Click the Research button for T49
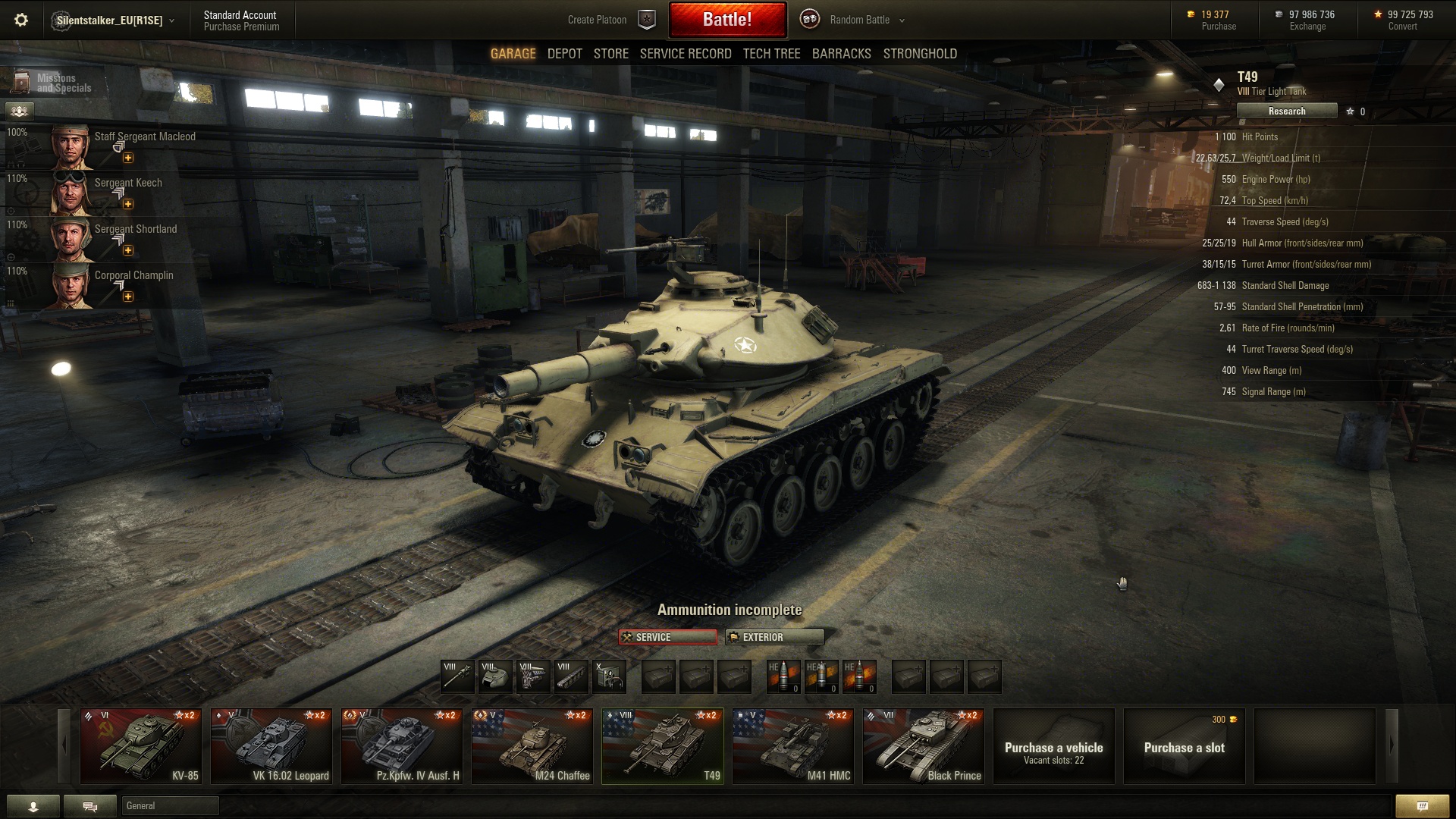1456x819 pixels. pyautogui.click(x=1286, y=111)
